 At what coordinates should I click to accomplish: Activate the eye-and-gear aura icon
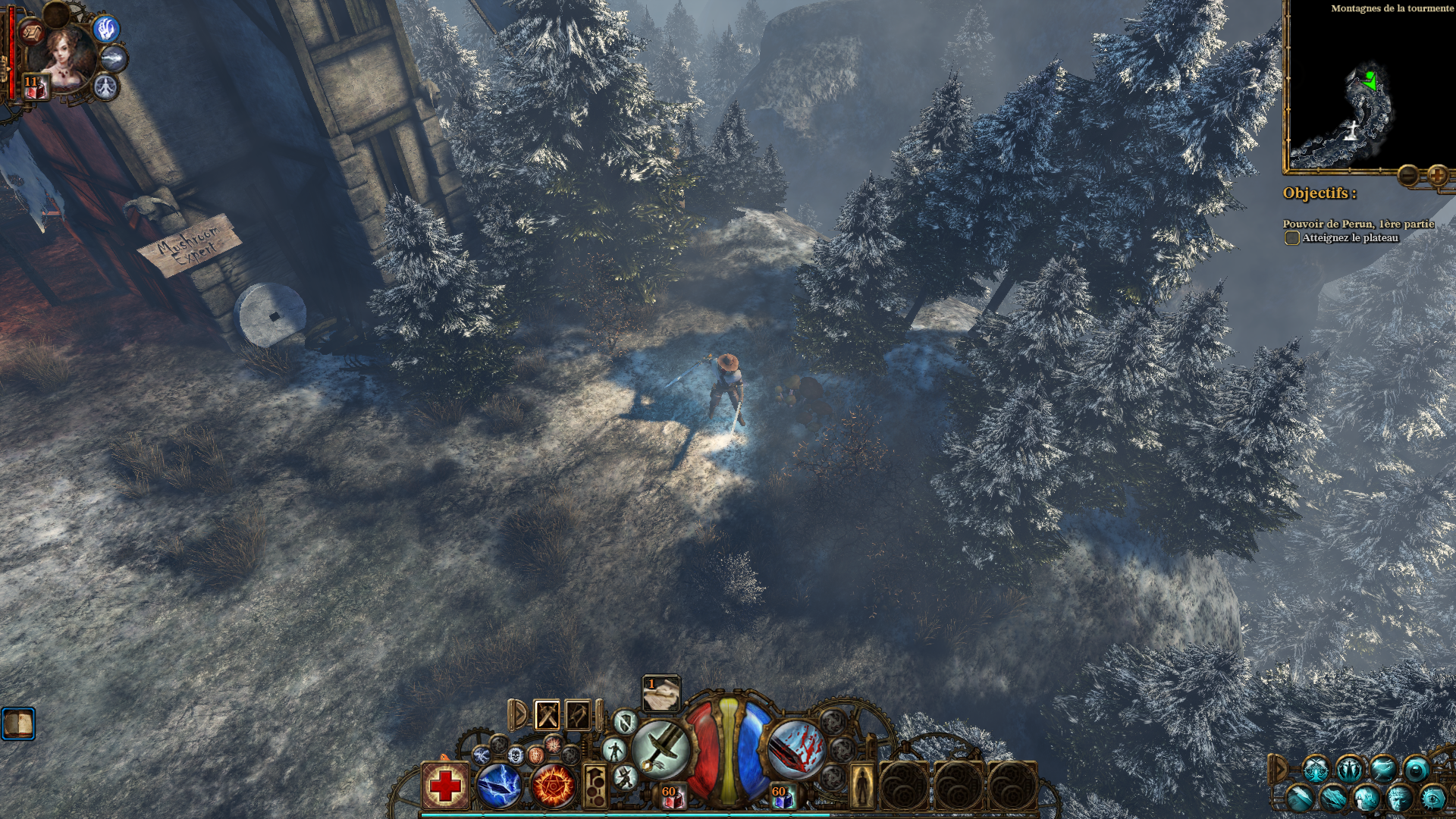pyautogui.click(x=1432, y=799)
